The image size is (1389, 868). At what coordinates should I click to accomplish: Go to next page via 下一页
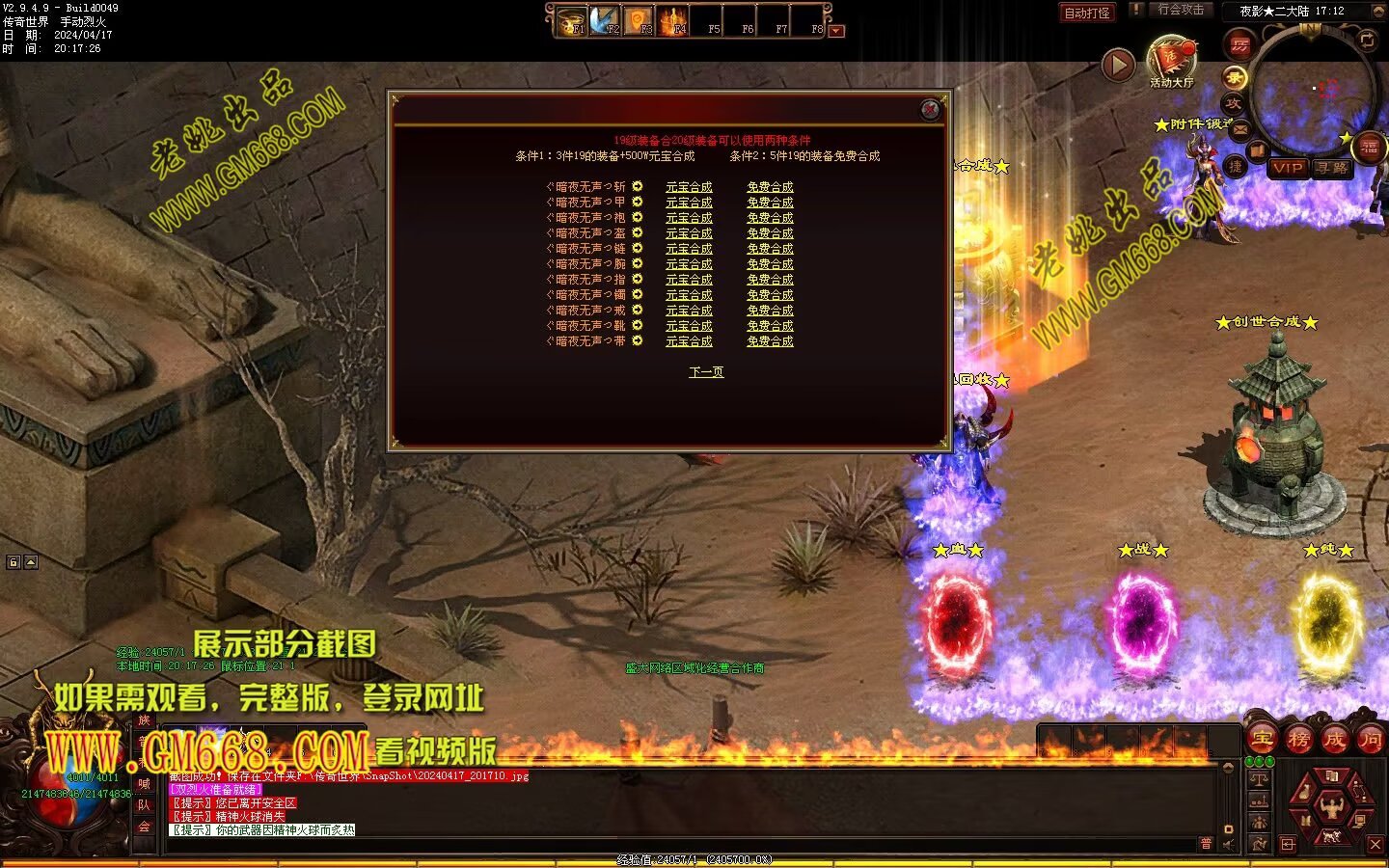(x=706, y=372)
